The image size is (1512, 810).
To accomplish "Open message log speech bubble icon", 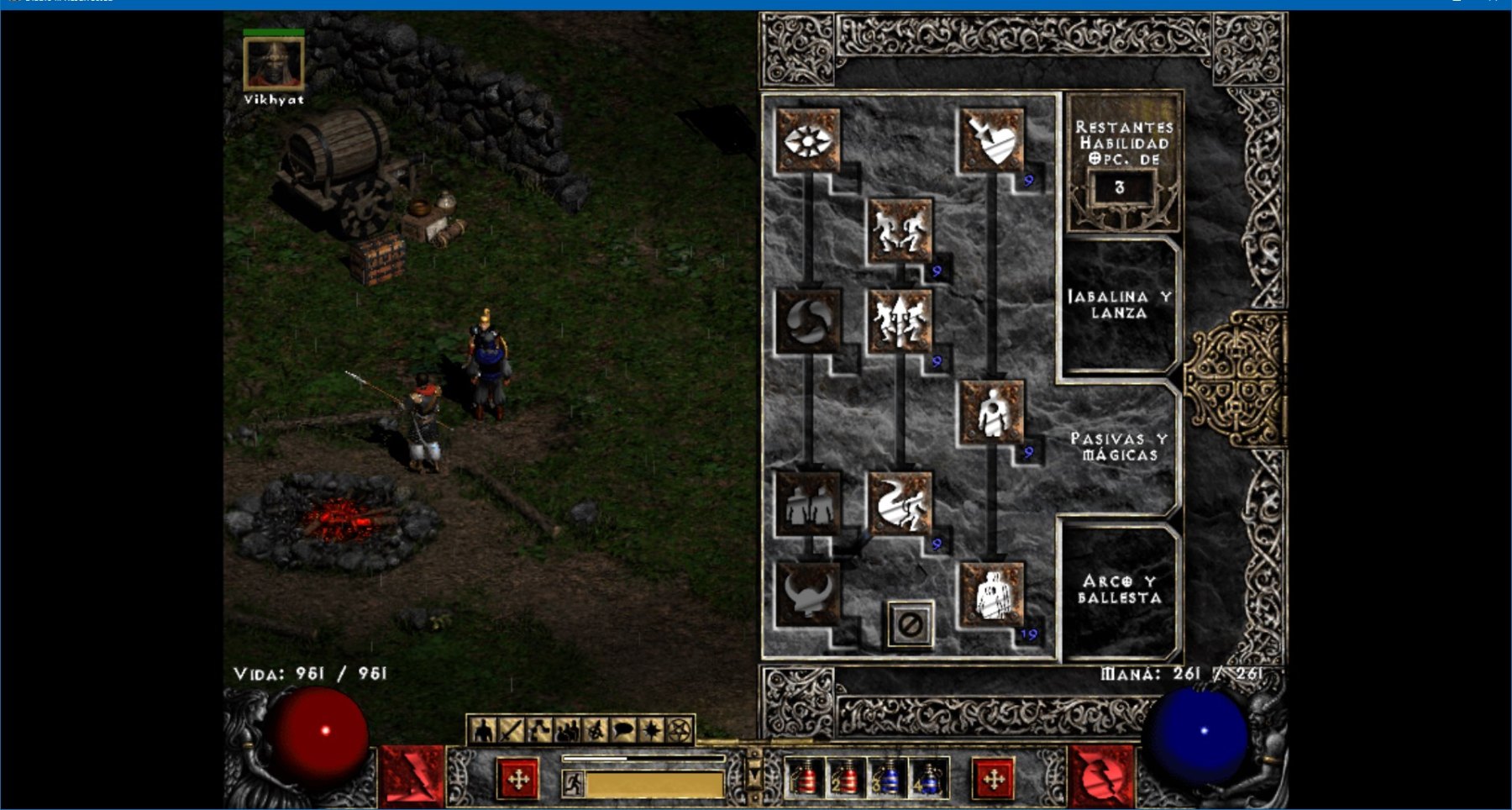I will (623, 731).
